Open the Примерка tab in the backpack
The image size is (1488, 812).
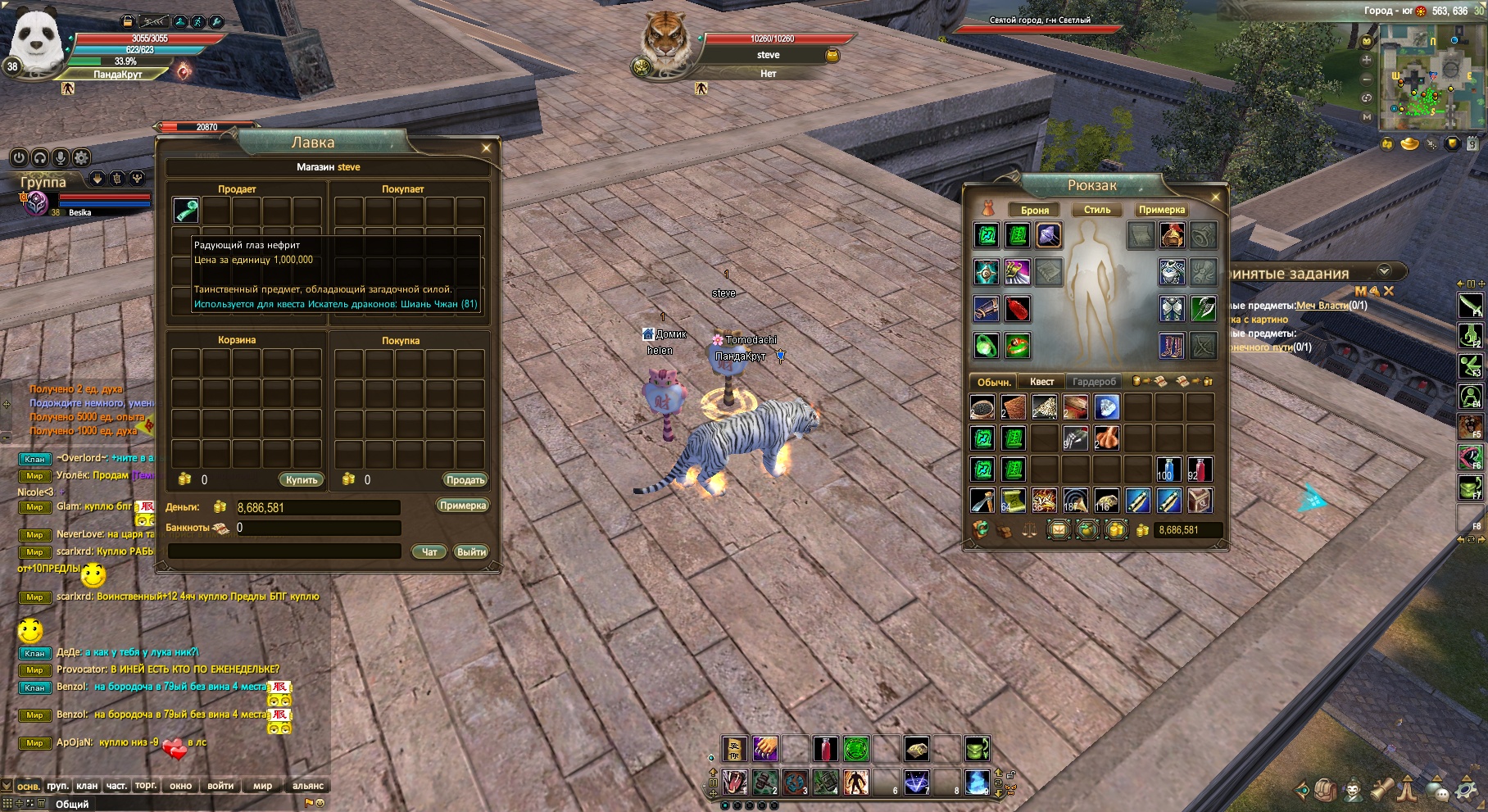[x=1161, y=210]
